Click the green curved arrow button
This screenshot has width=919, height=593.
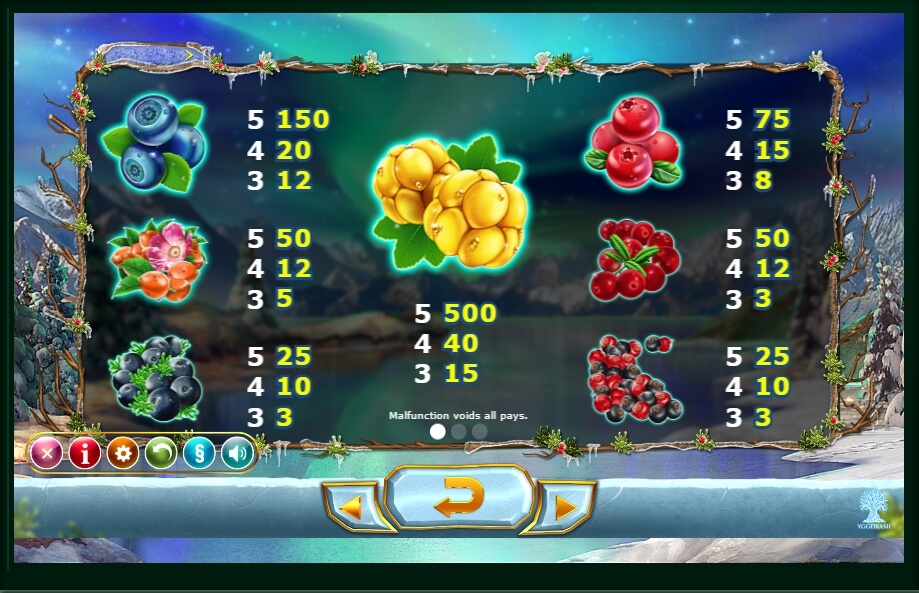[x=160, y=454]
